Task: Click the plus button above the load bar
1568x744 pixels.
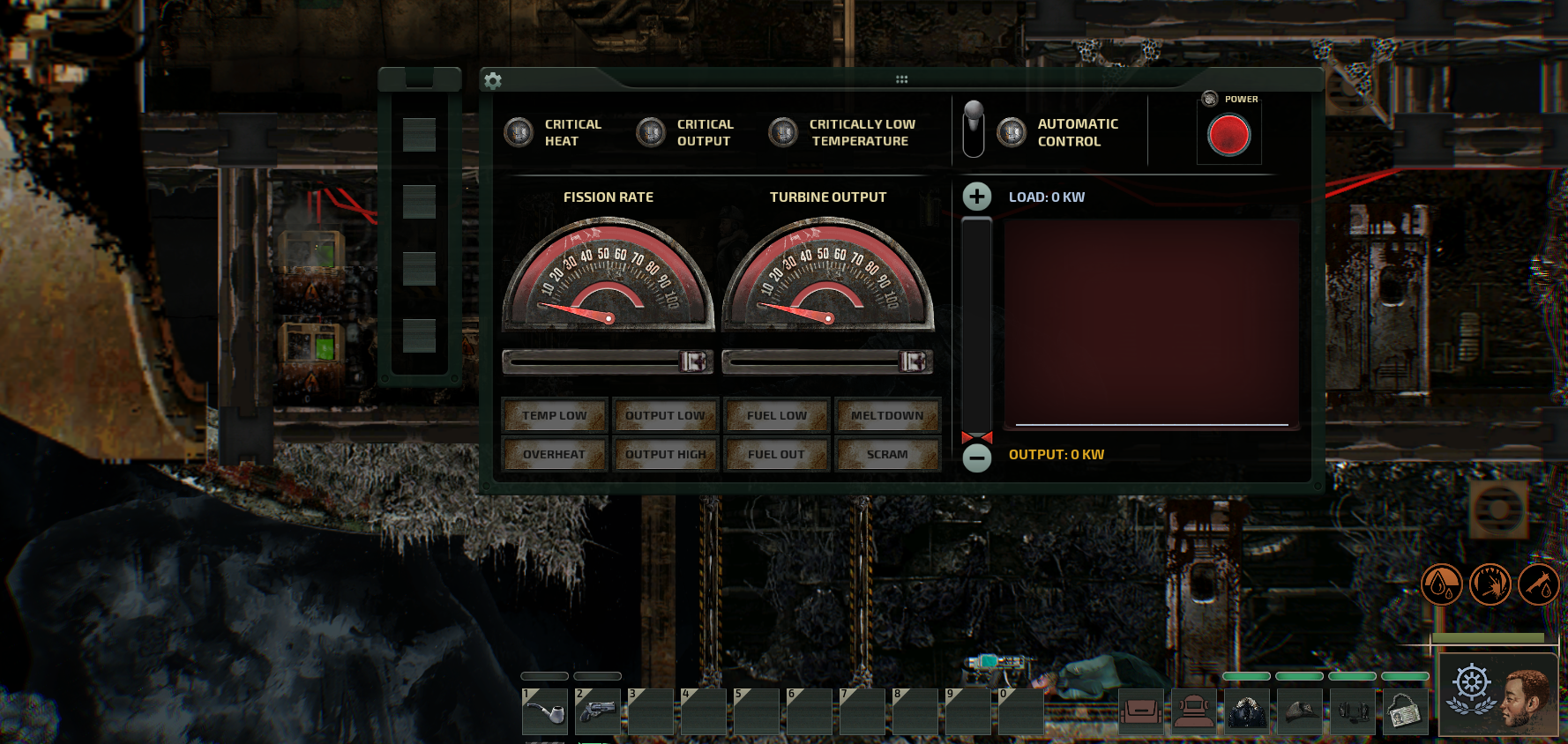Action: (976, 196)
